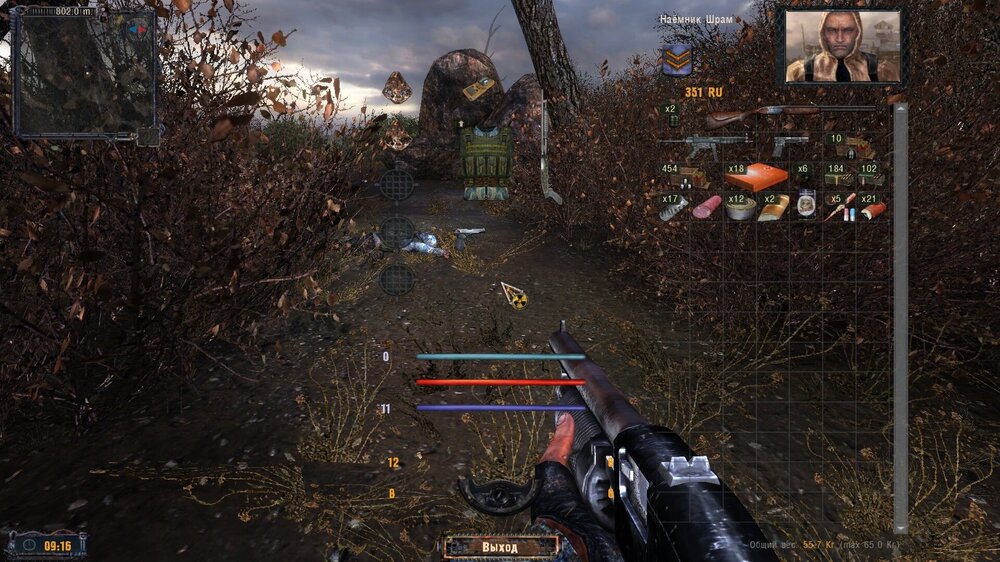Pick the sausage food item
Viewport: 1000px width, 562px height.
pyautogui.click(x=707, y=208)
